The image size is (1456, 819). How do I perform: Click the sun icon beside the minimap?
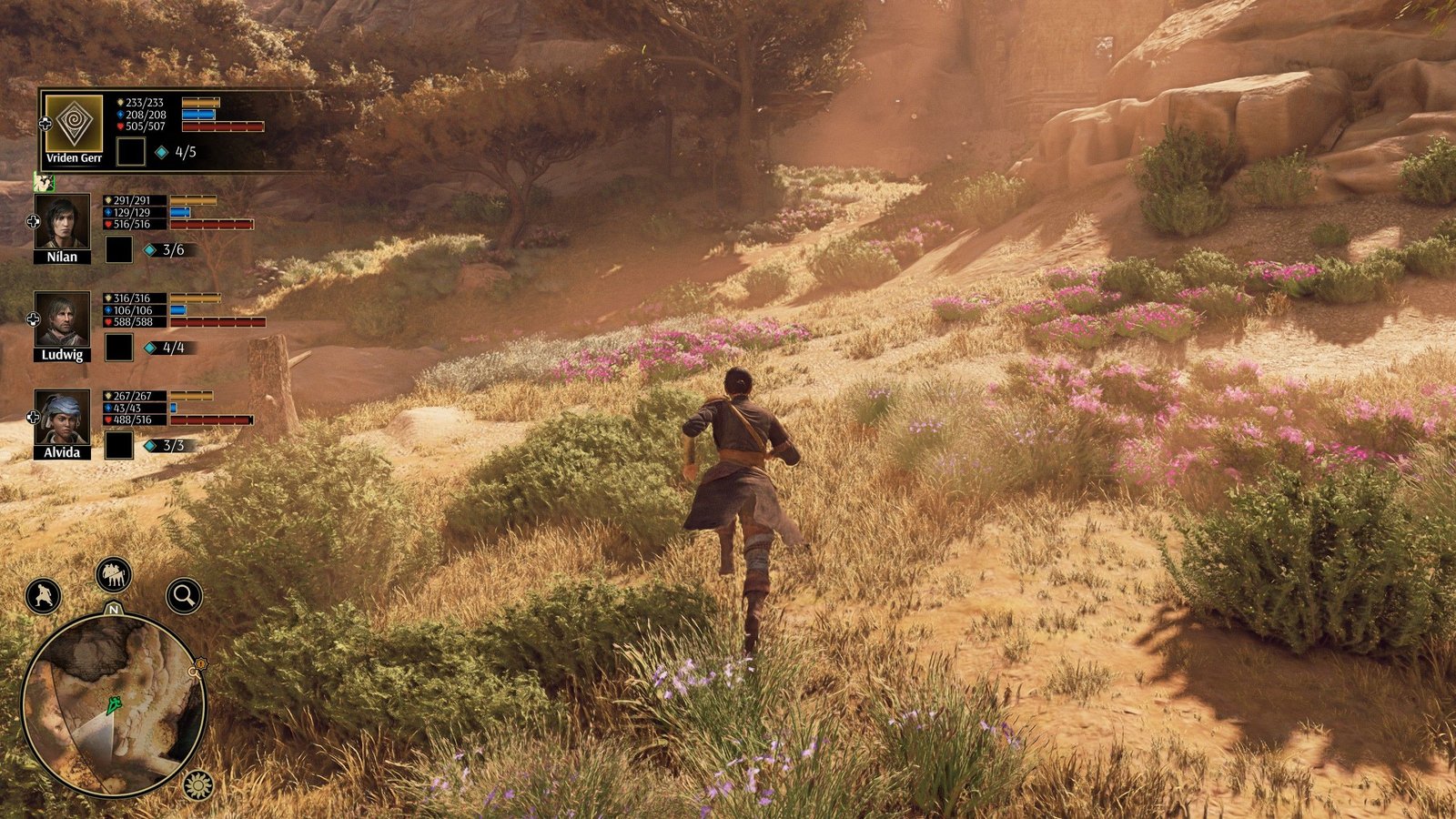[197, 784]
